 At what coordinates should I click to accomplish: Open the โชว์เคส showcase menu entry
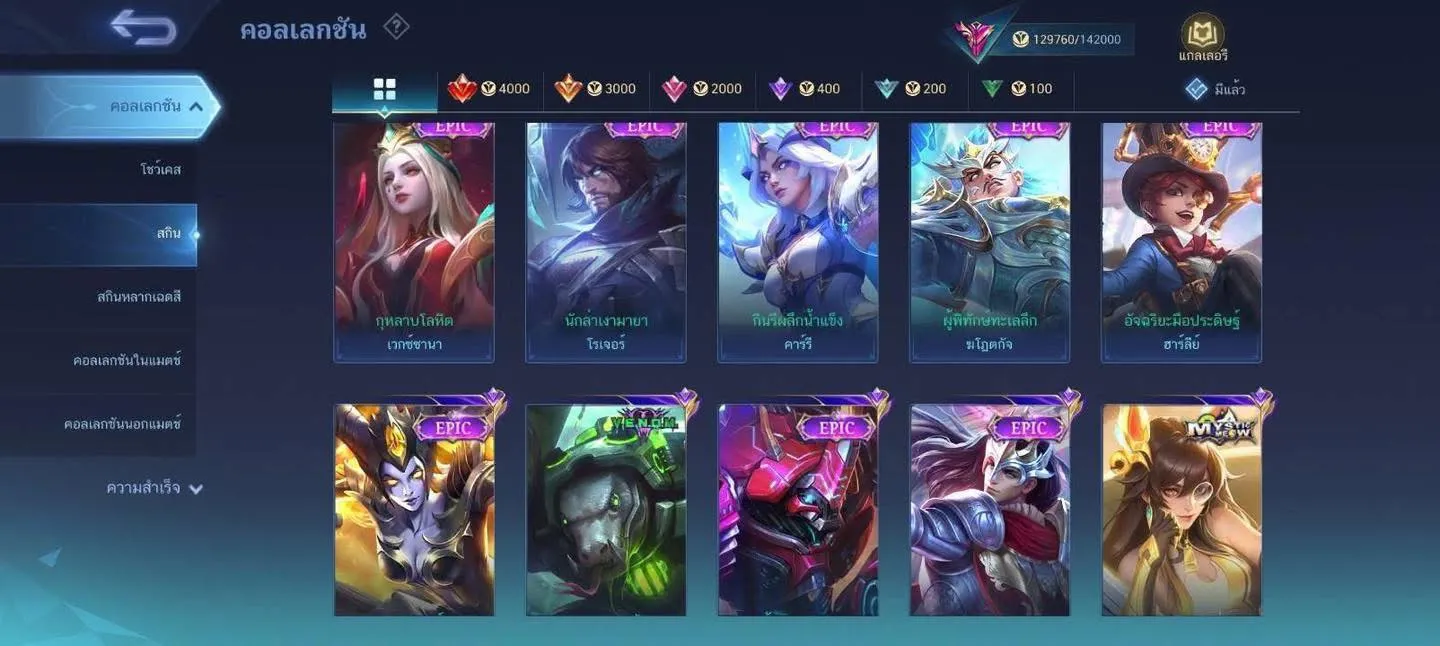coord(160,170)
